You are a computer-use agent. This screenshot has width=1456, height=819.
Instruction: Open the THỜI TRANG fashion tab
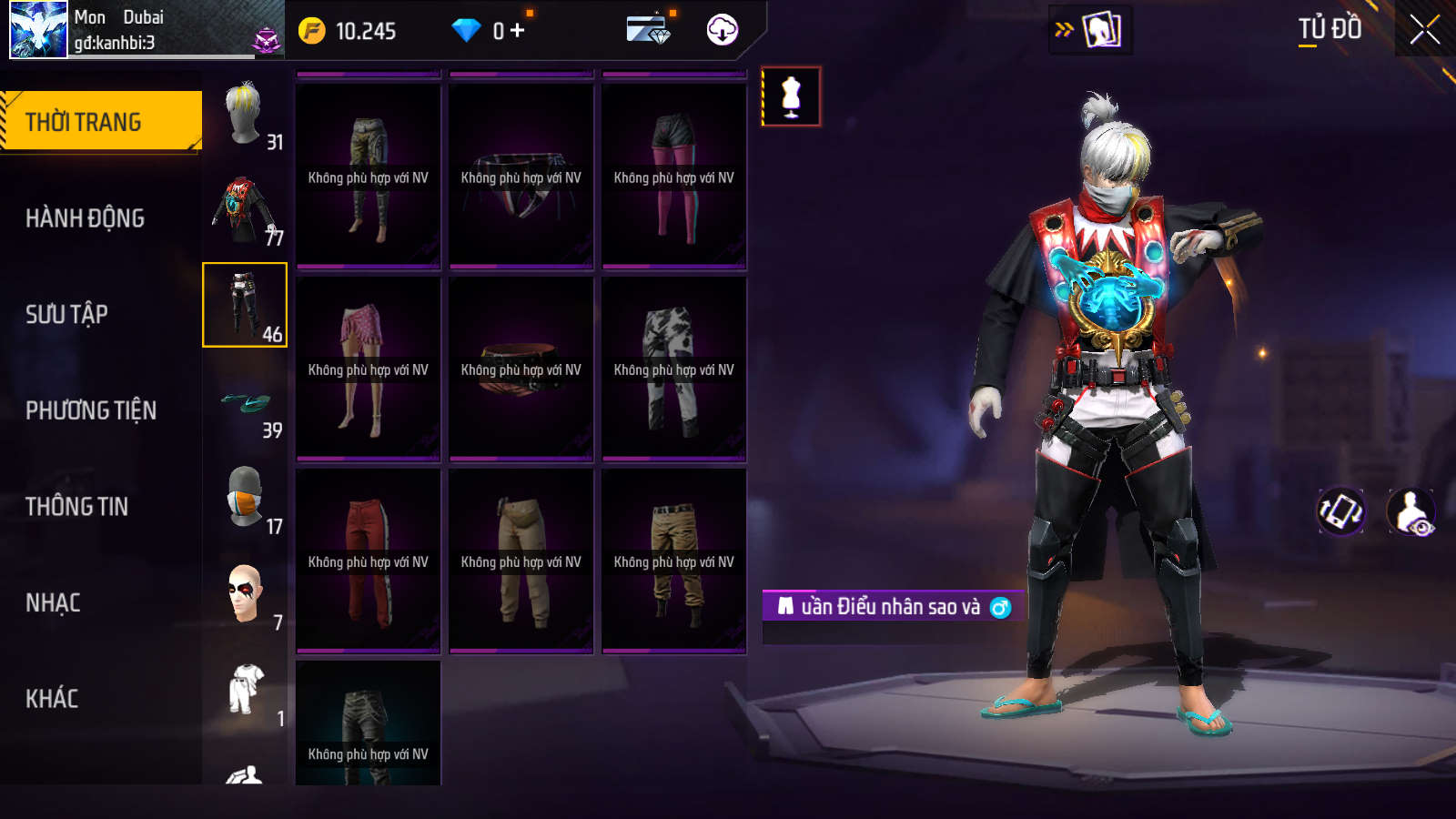click(100, 121)
